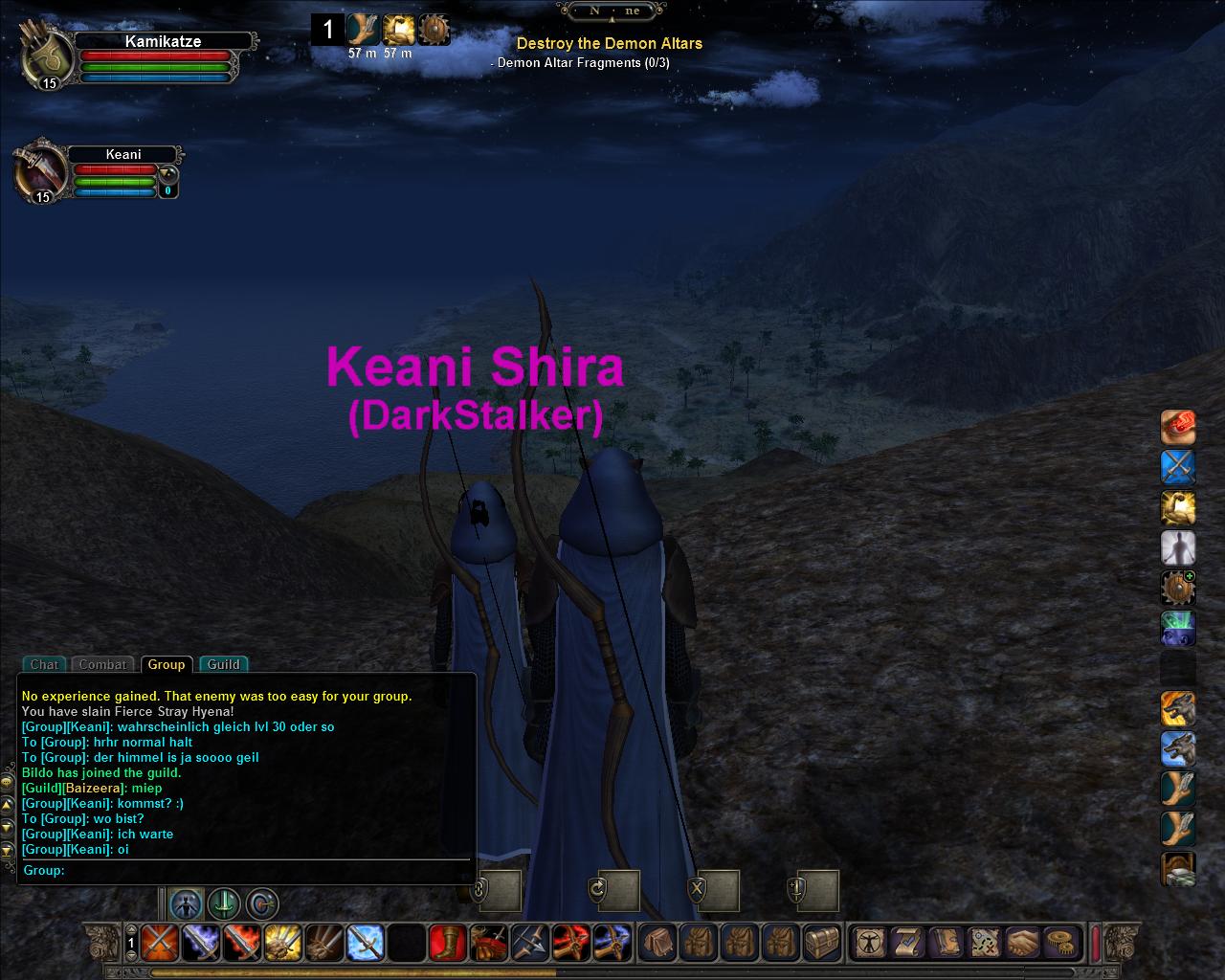Click the handshake social menu icon

point(1023,943)
